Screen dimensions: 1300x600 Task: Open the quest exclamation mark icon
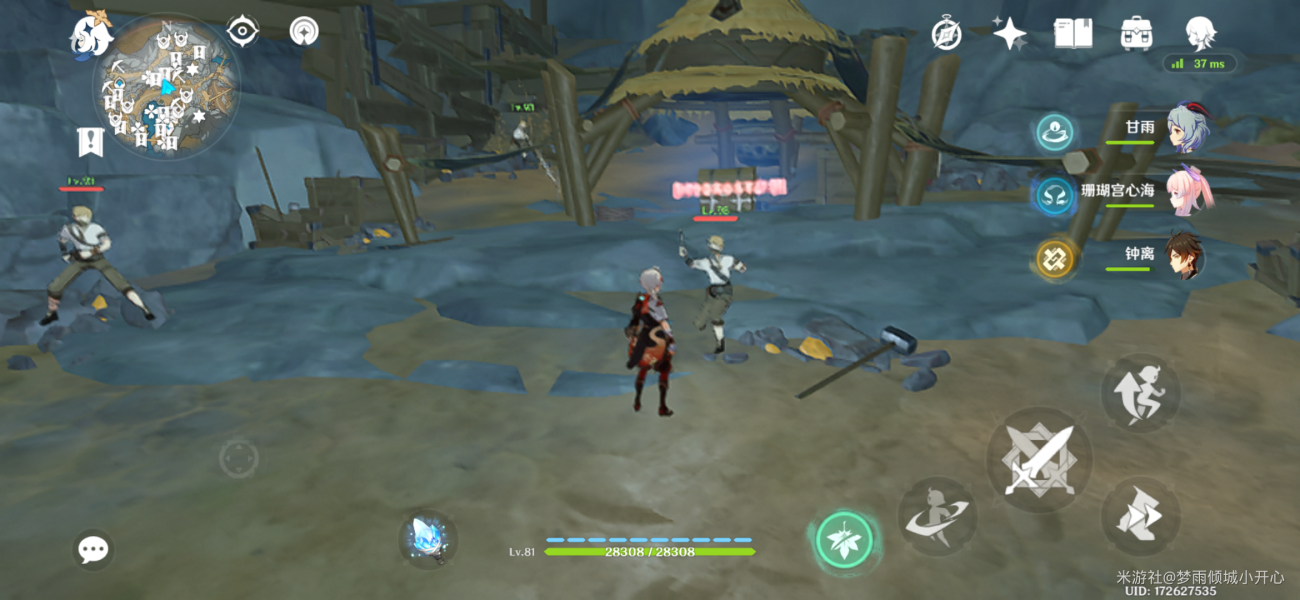pos(91,142)
